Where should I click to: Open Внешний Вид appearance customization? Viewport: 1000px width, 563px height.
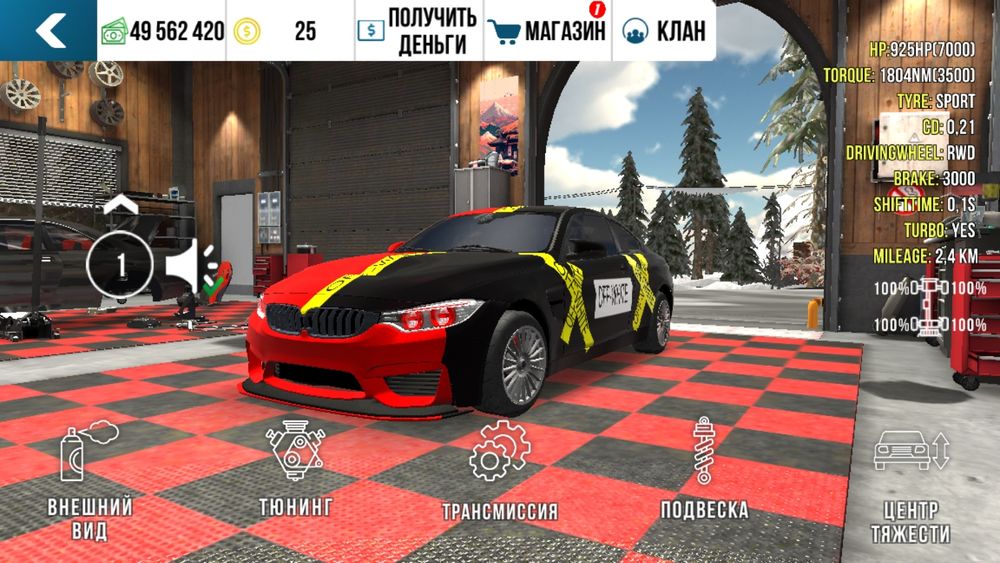[x=90, y=481]
